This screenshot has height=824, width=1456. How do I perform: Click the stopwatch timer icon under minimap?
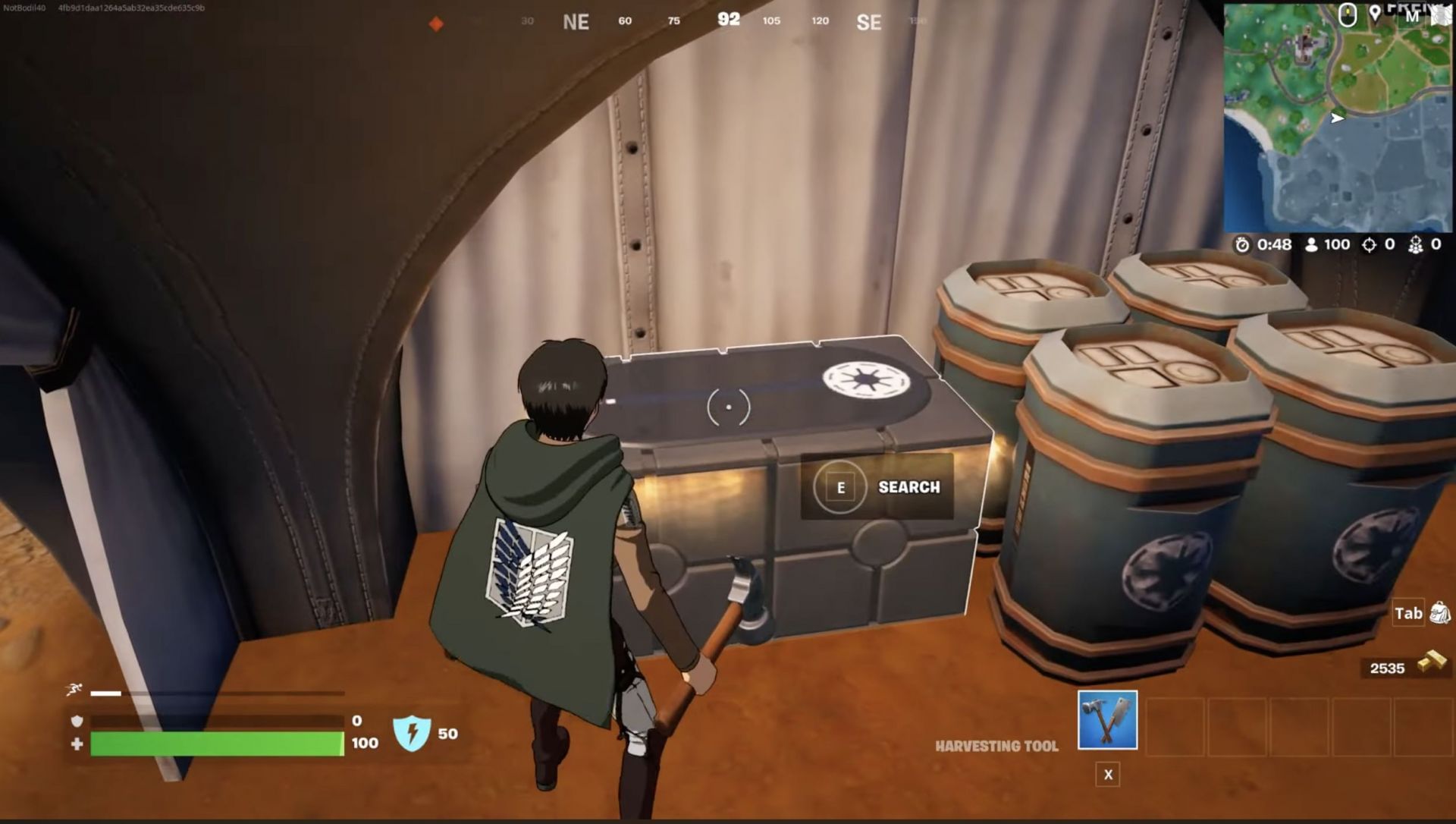tap(1242, 244)
